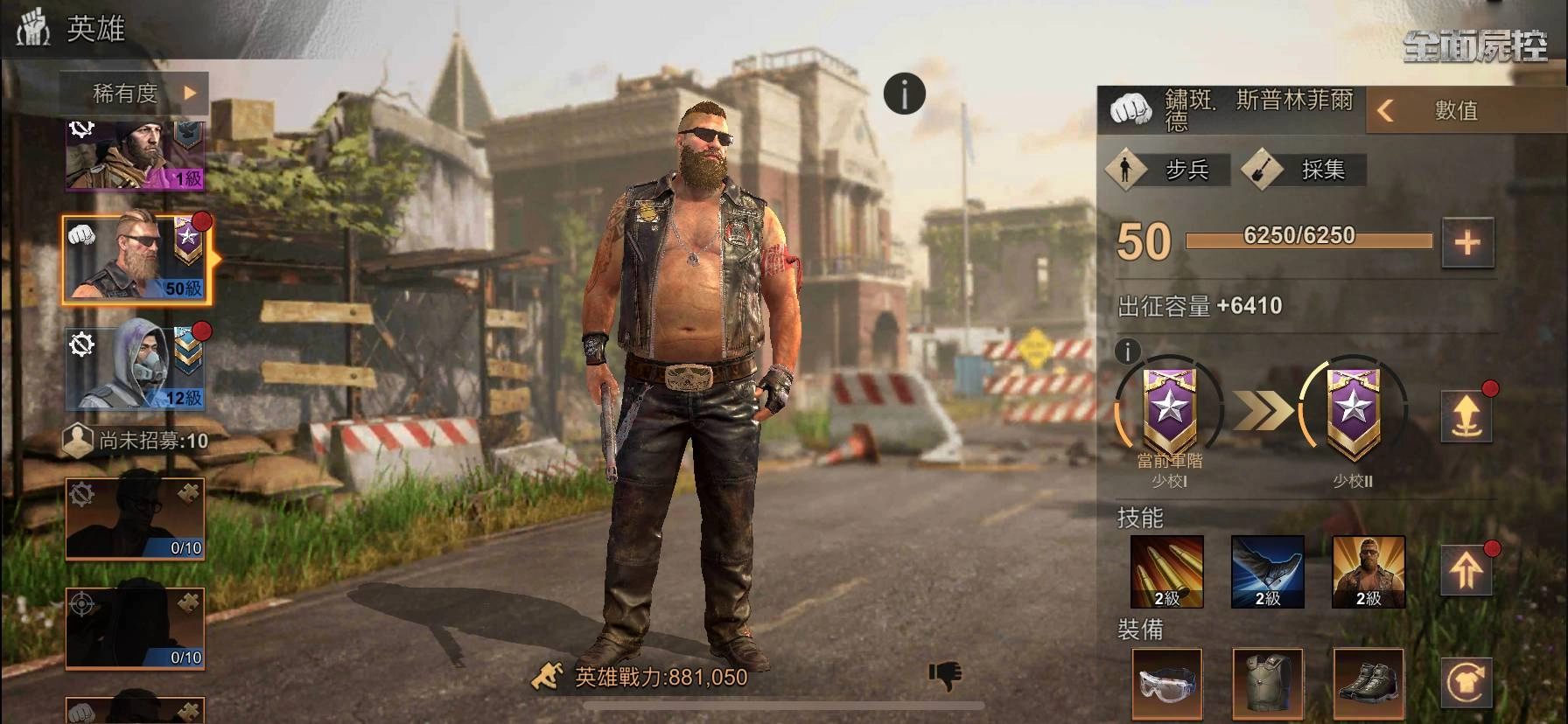This screenshot has height=724, width=1568.
Task: Promote military rank with the upgrade arrow button
Action: click(x=1466, y=415)
